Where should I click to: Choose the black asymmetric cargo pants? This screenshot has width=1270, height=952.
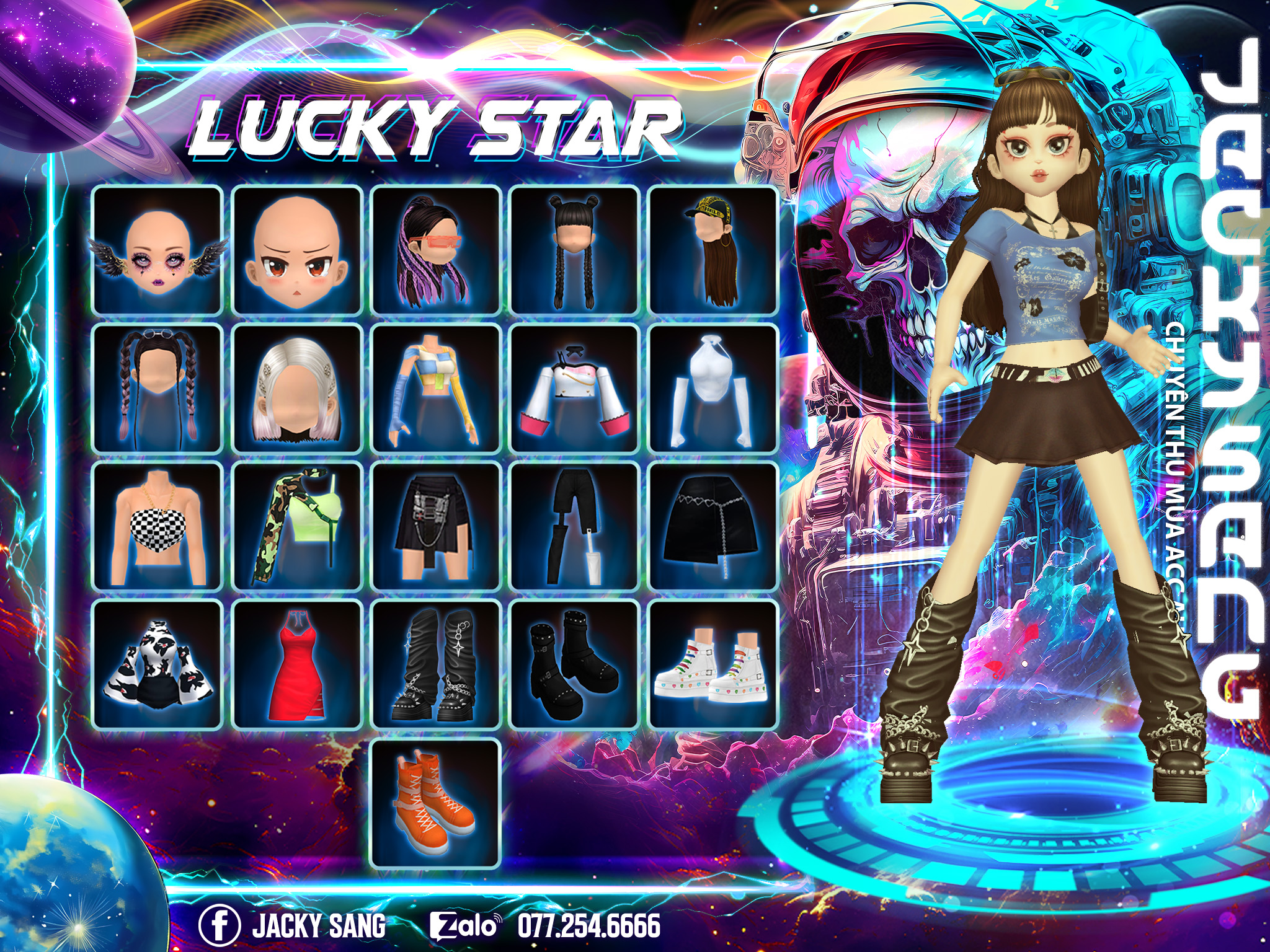(574, 526)
